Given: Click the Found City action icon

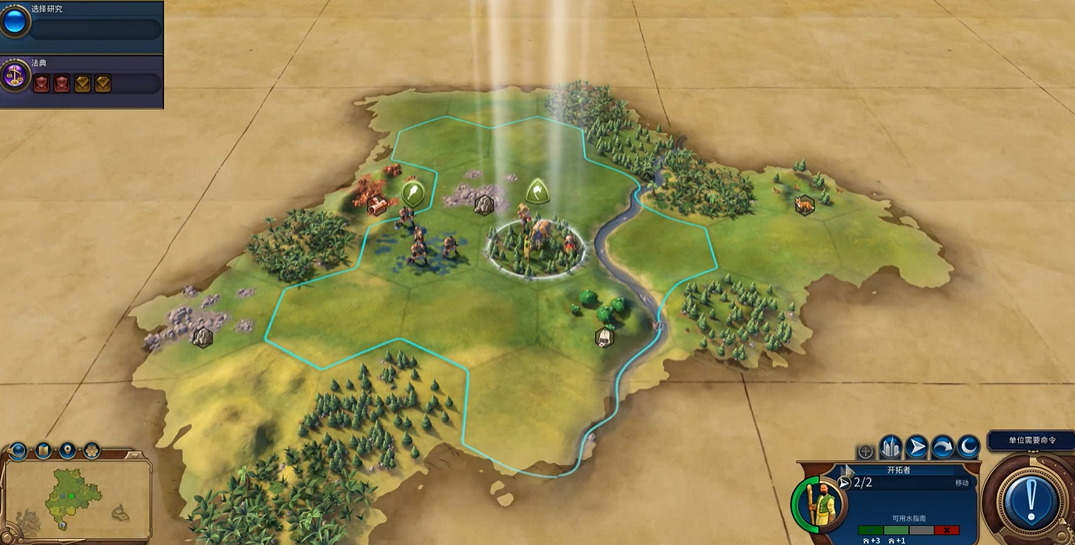Looking at the screenshot, I should click(x=891, y=447).
